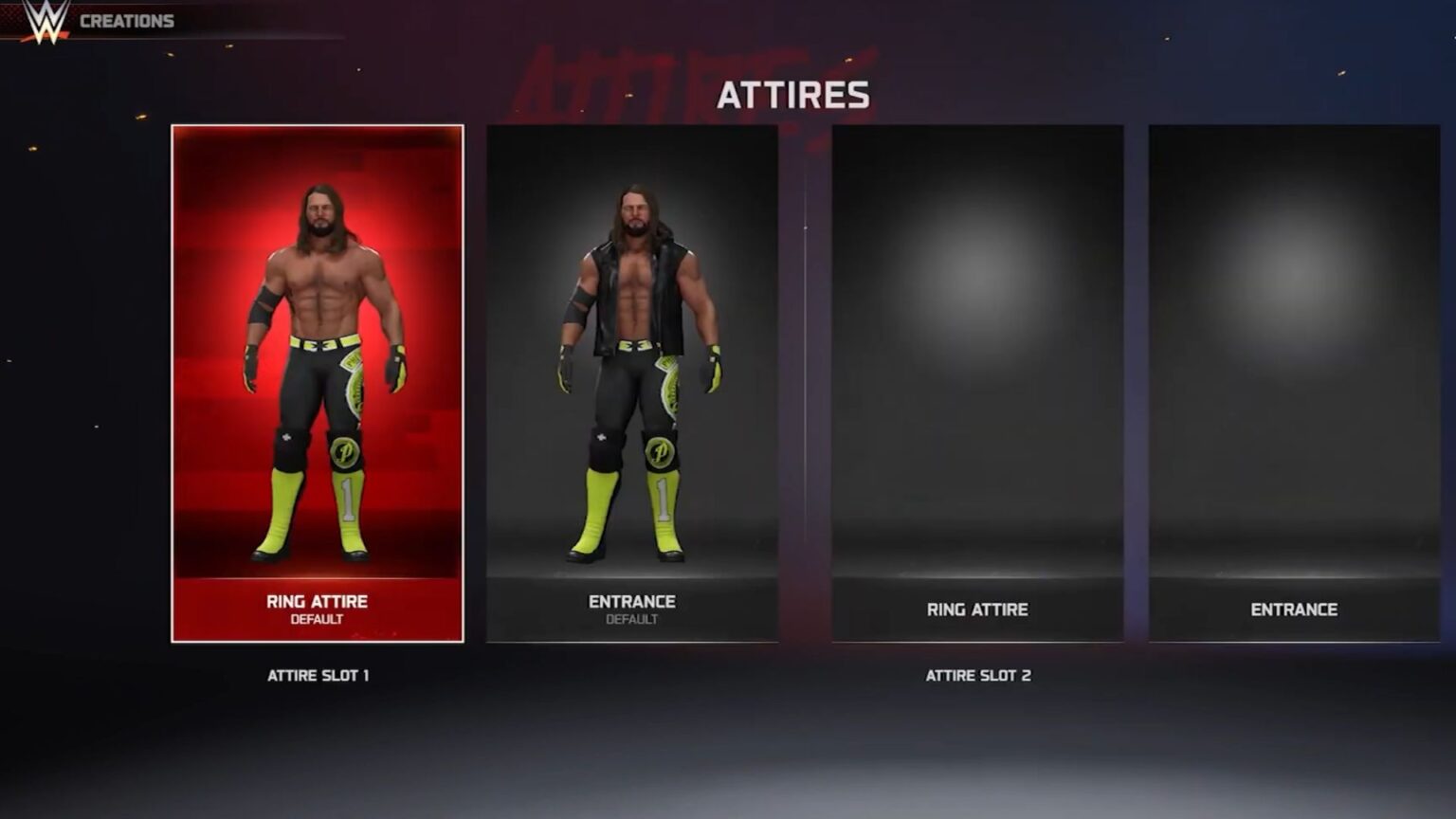Click the DEFAULT text below the Entrance caption

point(630,620)
